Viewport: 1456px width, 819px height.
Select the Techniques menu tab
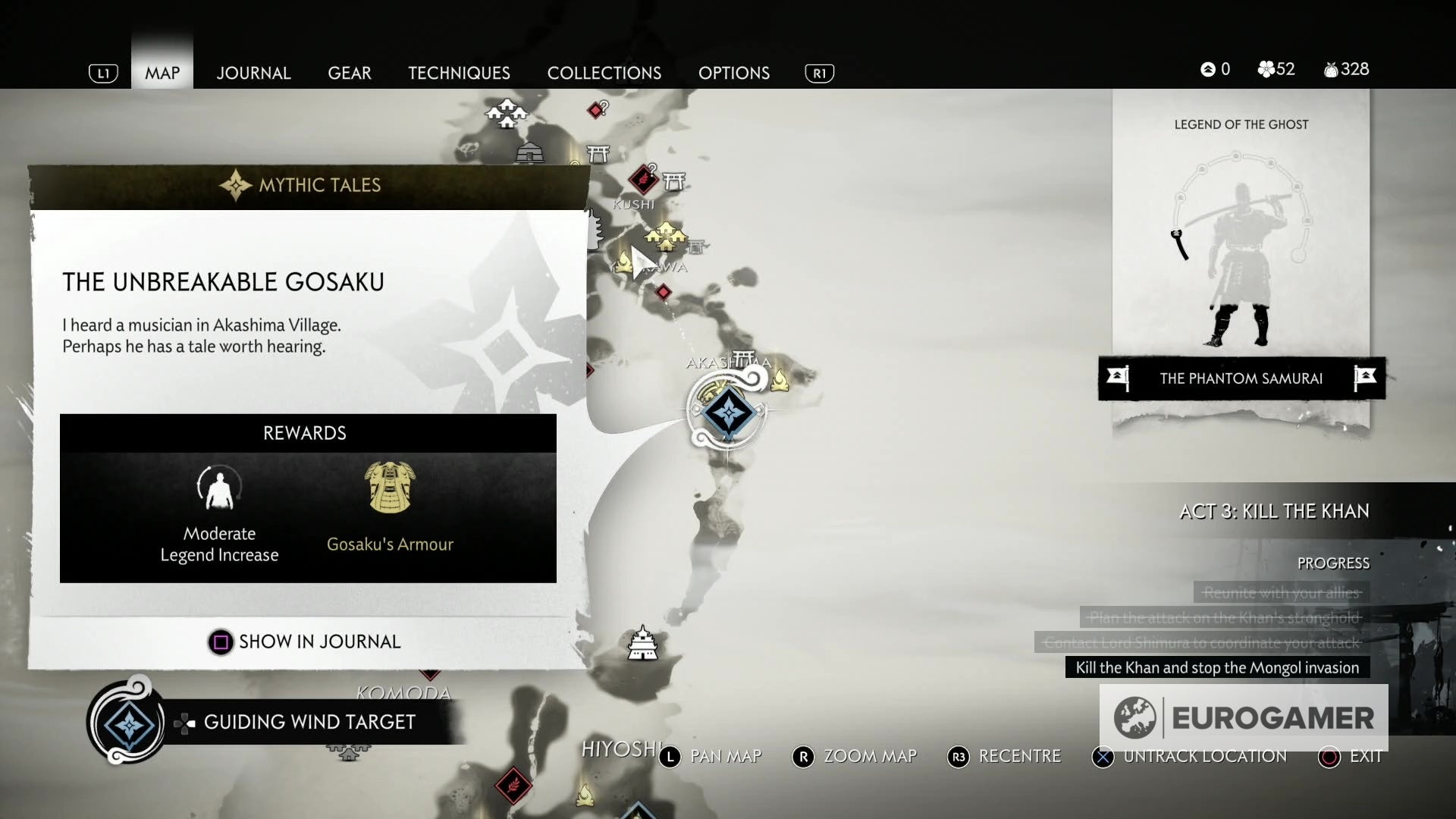(x=459, y=73)
